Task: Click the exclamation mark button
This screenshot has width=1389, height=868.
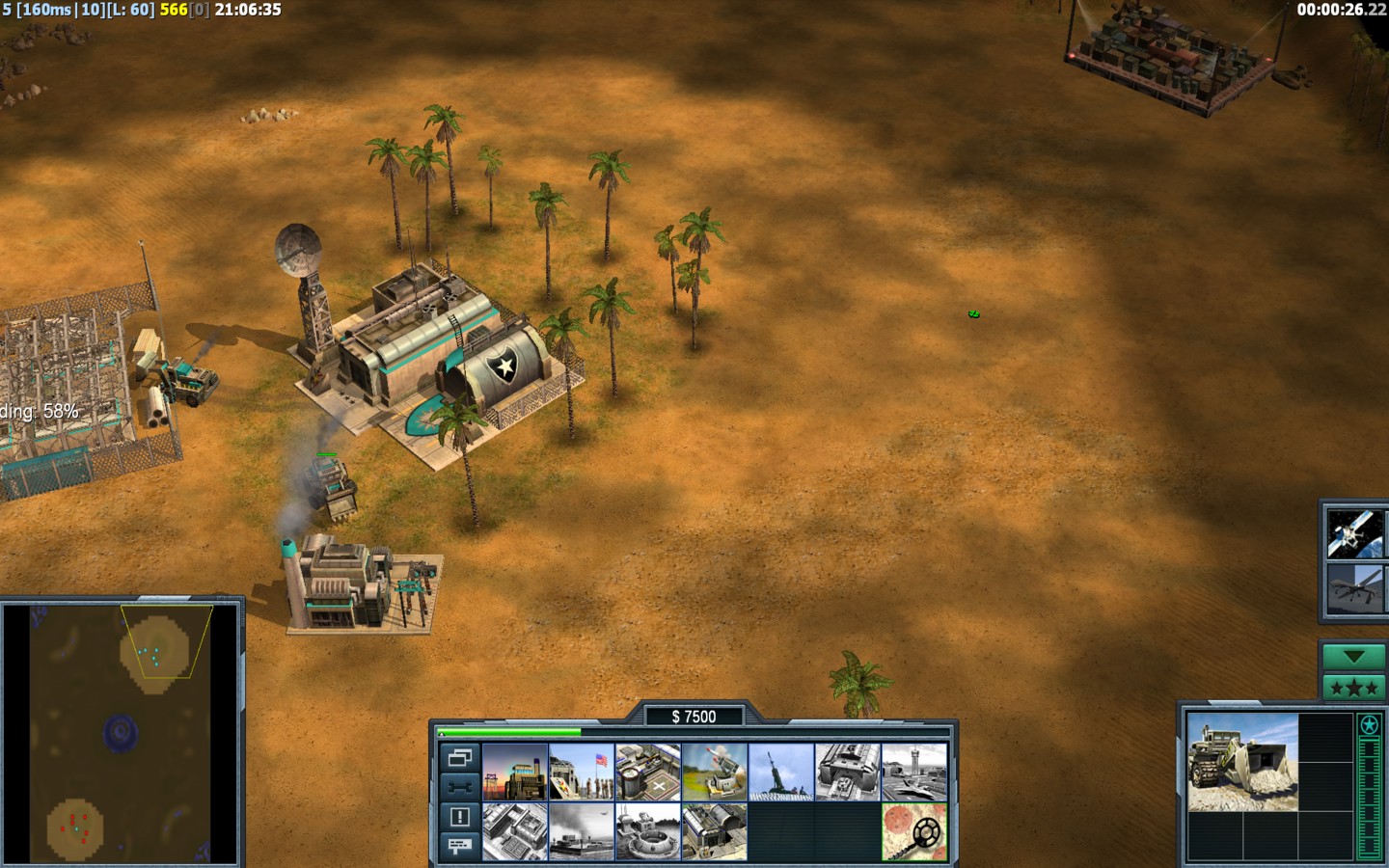Action: [x=459, y=817]
